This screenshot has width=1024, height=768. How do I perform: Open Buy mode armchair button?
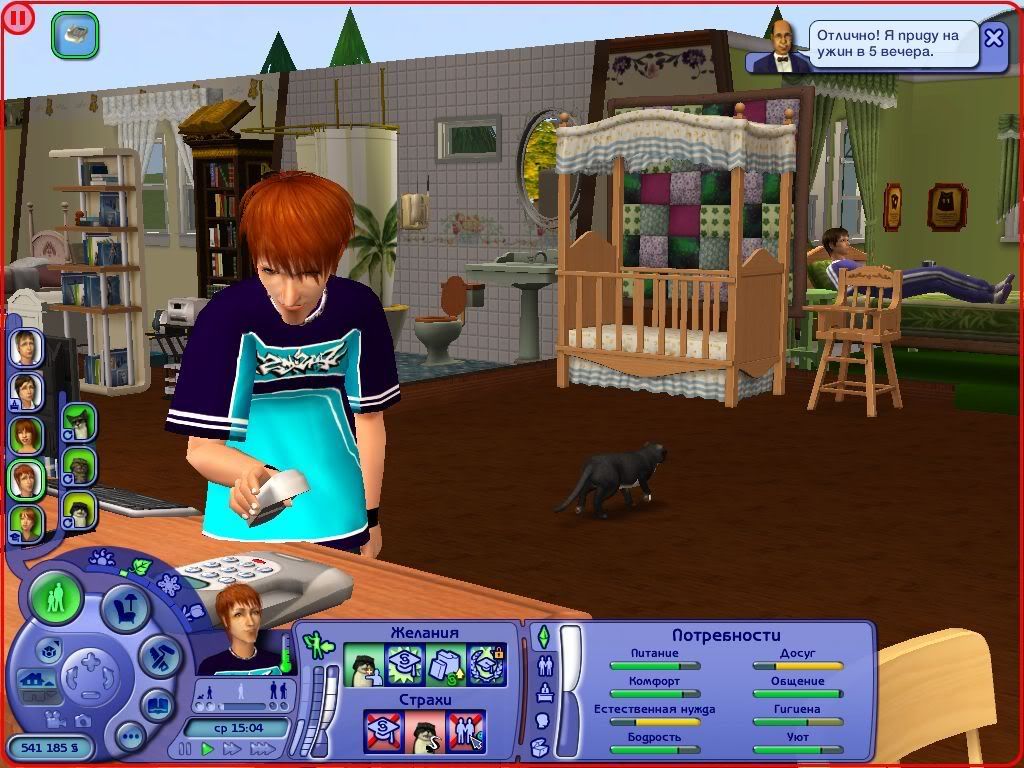[x=126, y=607]
